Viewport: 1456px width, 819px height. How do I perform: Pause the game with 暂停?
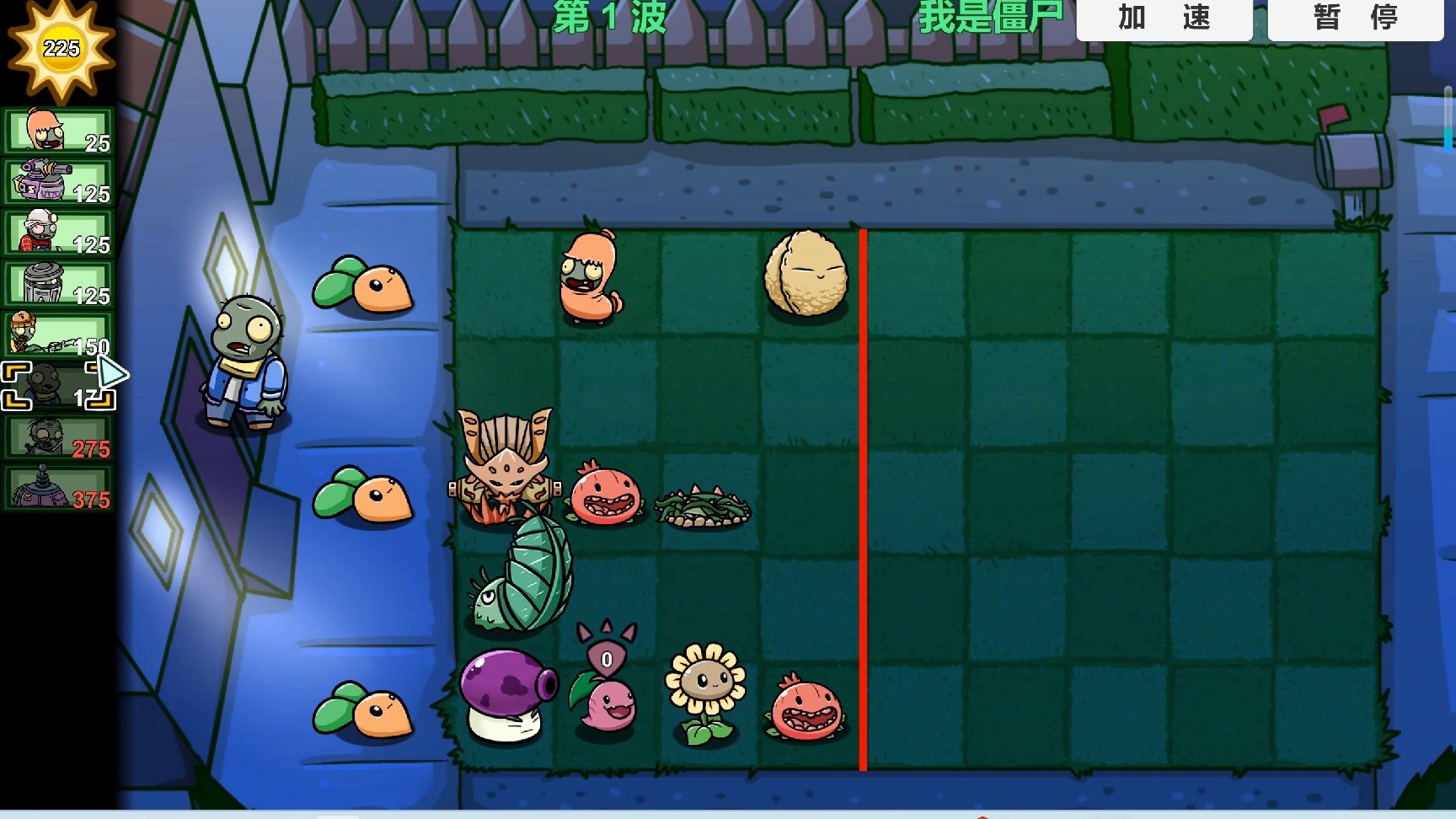(1355, 19)
